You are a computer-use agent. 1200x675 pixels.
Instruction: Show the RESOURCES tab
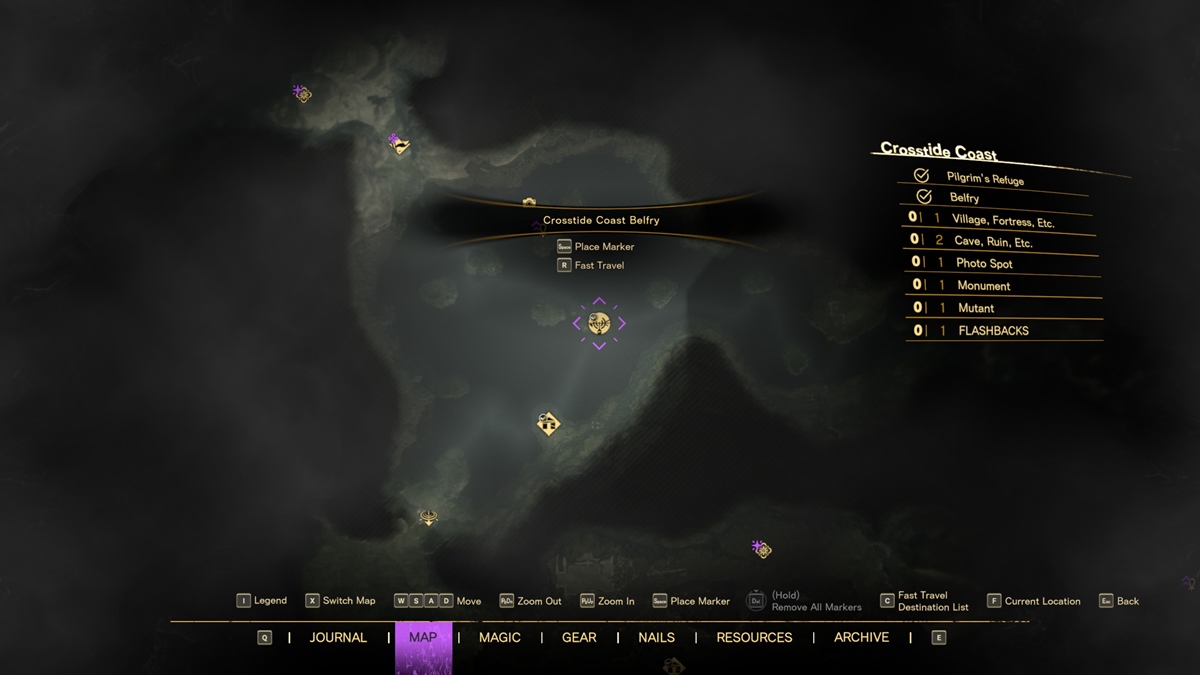click(x=754, y=638)
